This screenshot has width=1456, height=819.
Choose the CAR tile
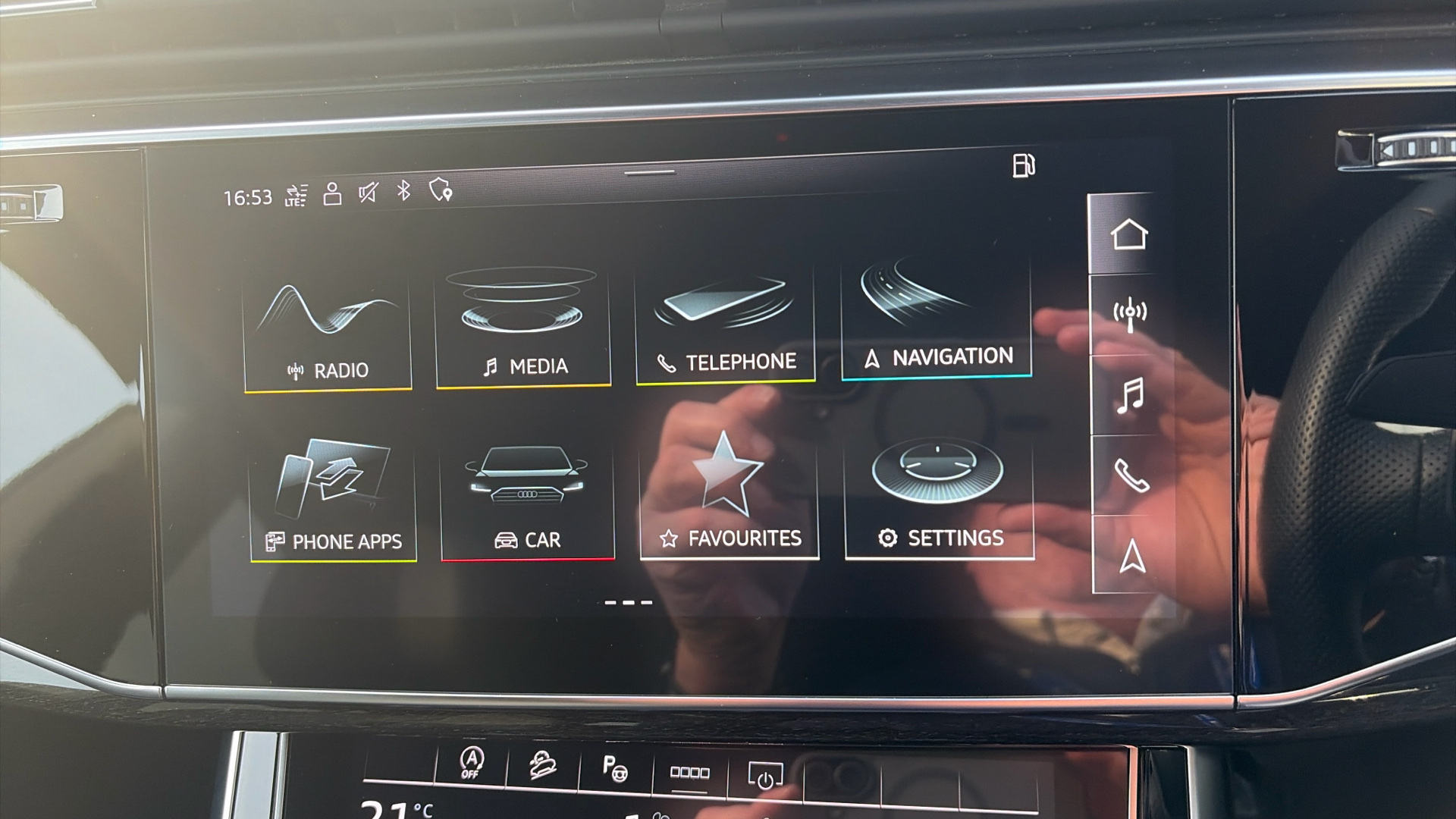[528, 500]
